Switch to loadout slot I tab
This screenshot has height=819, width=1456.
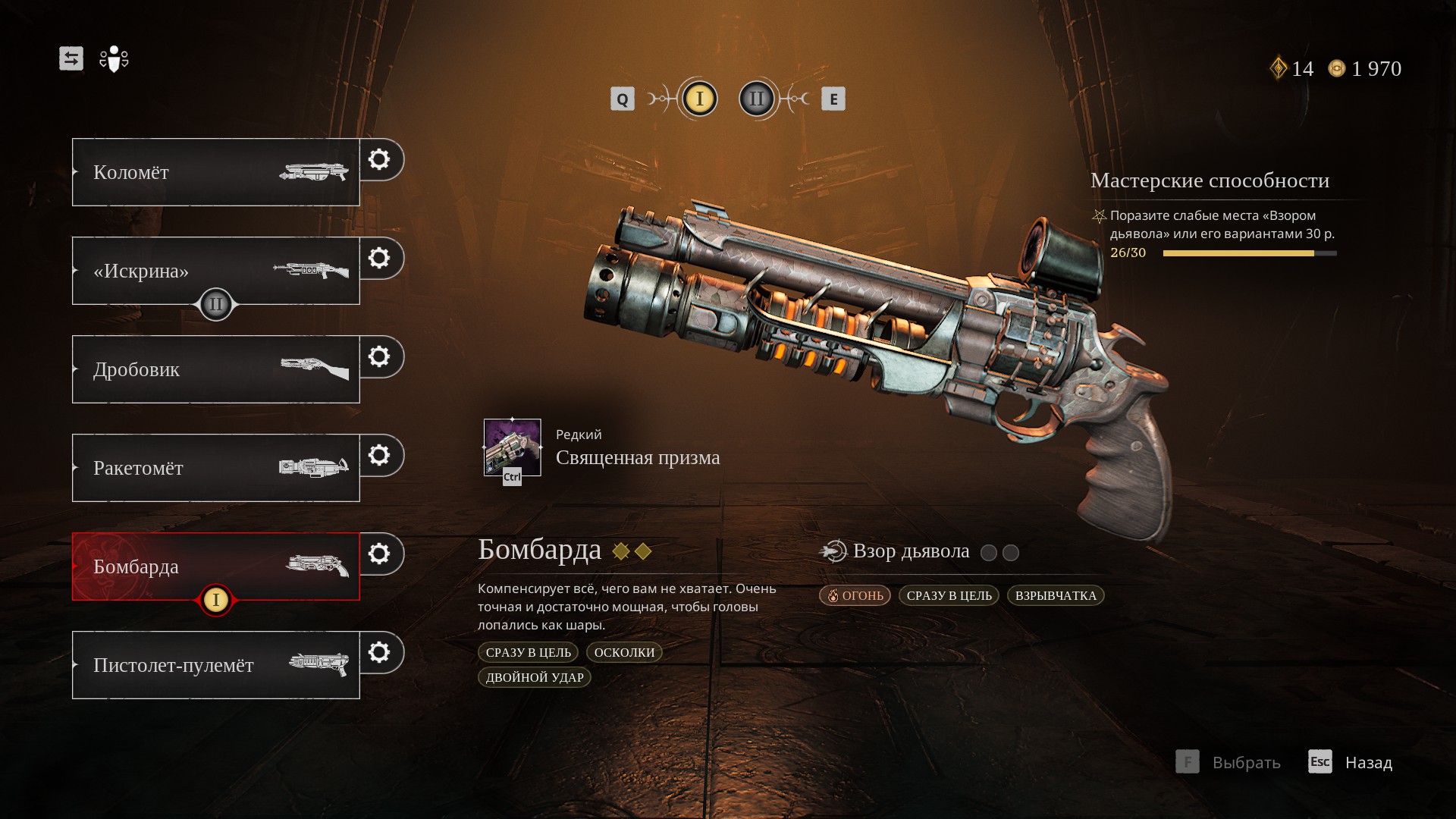pyautogui.click(x=699, y=99)
